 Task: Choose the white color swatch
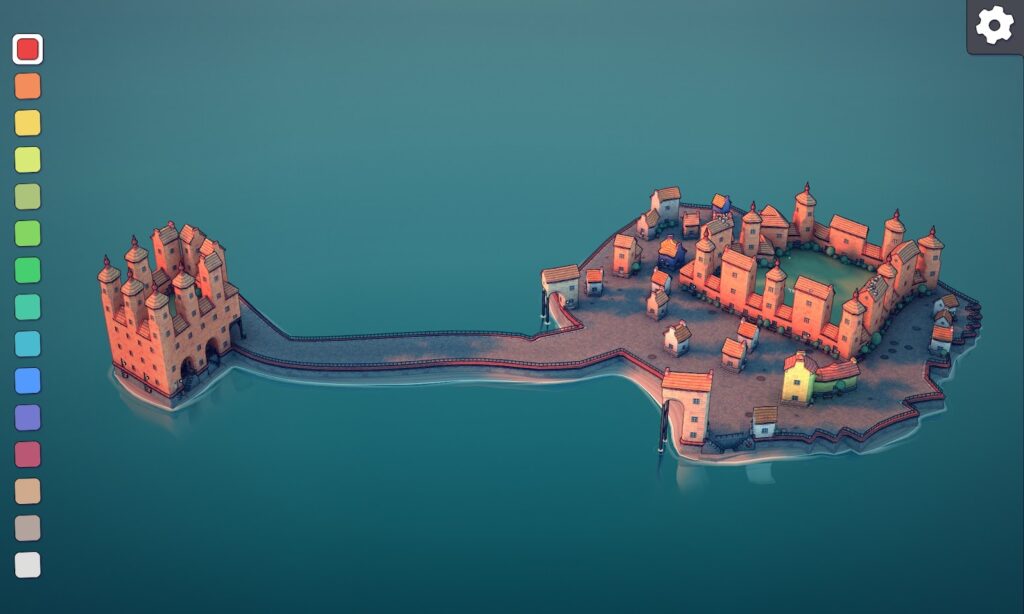[x=28, y=565]
